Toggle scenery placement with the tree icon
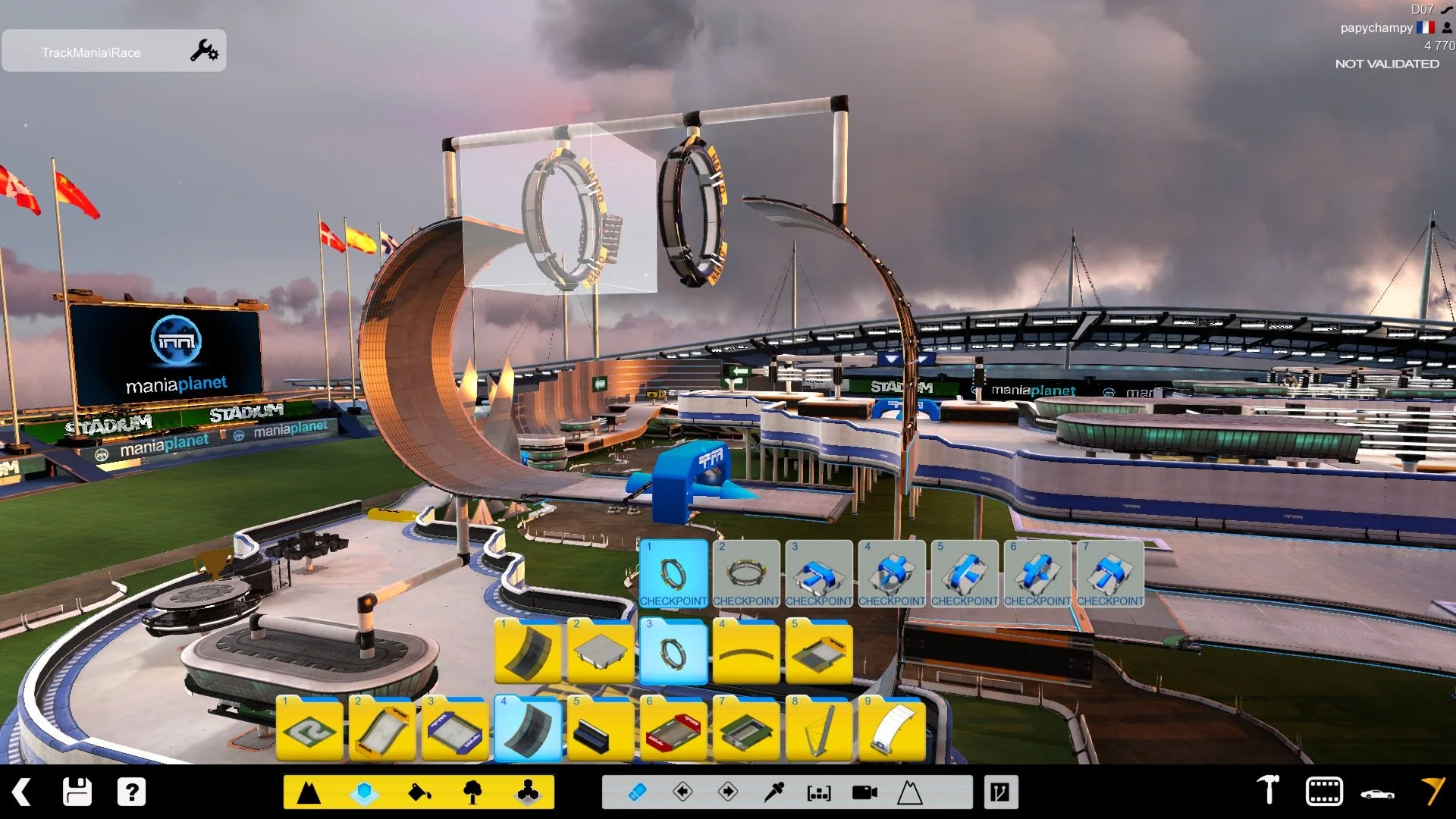 [x=475, y=791]
